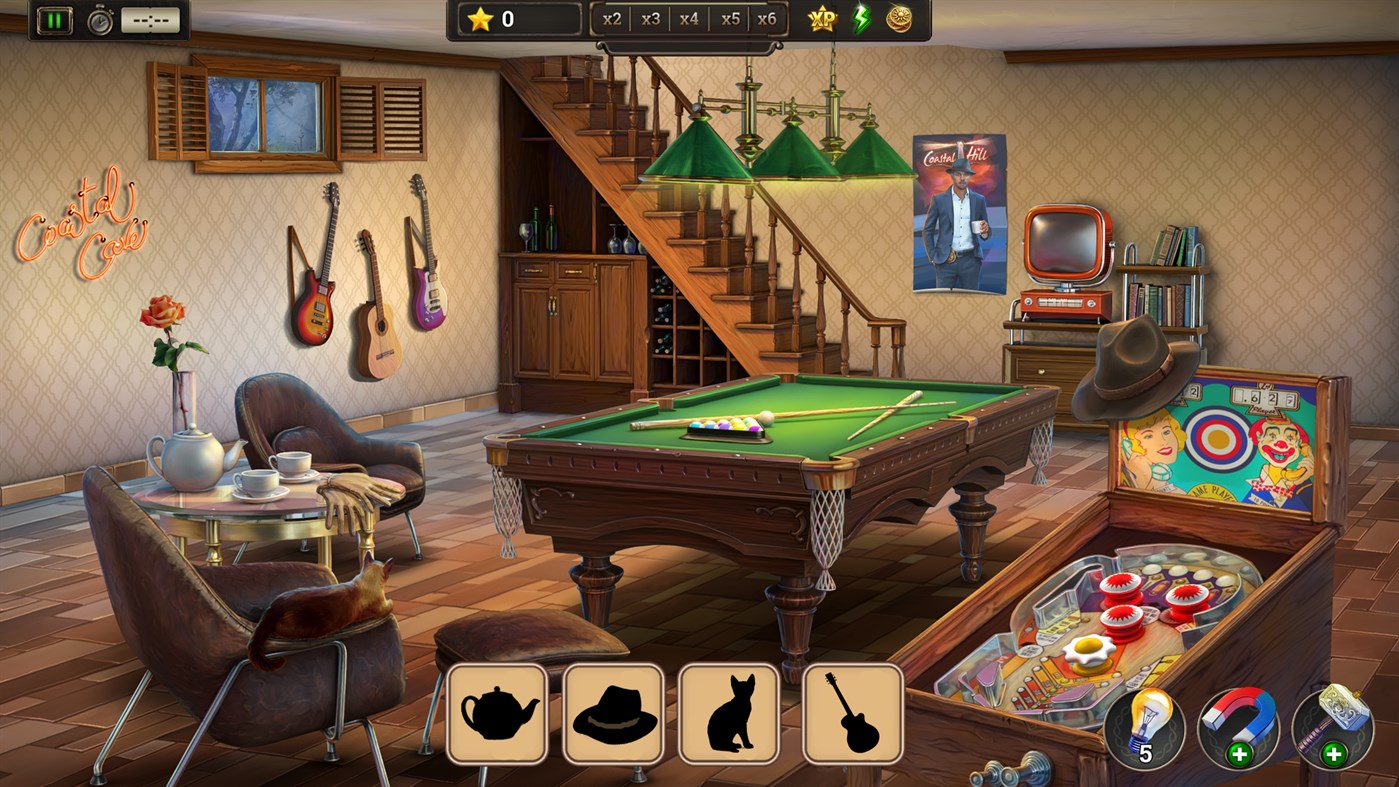Click the XP star icon
1399x787 pixels.
pos(822,18)
